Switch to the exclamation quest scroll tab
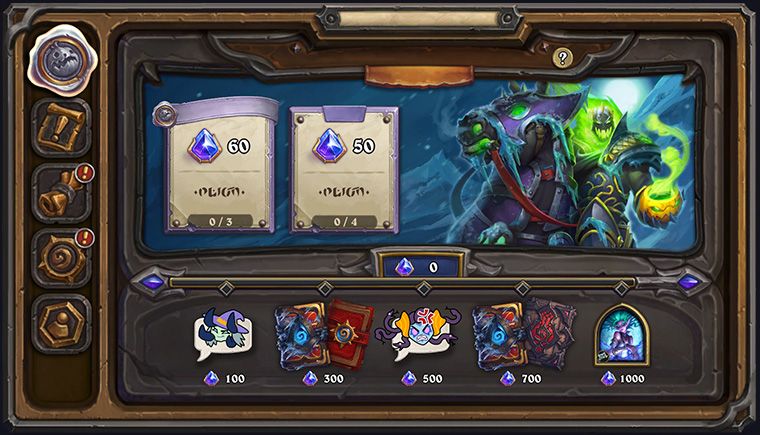 (61, 128)
